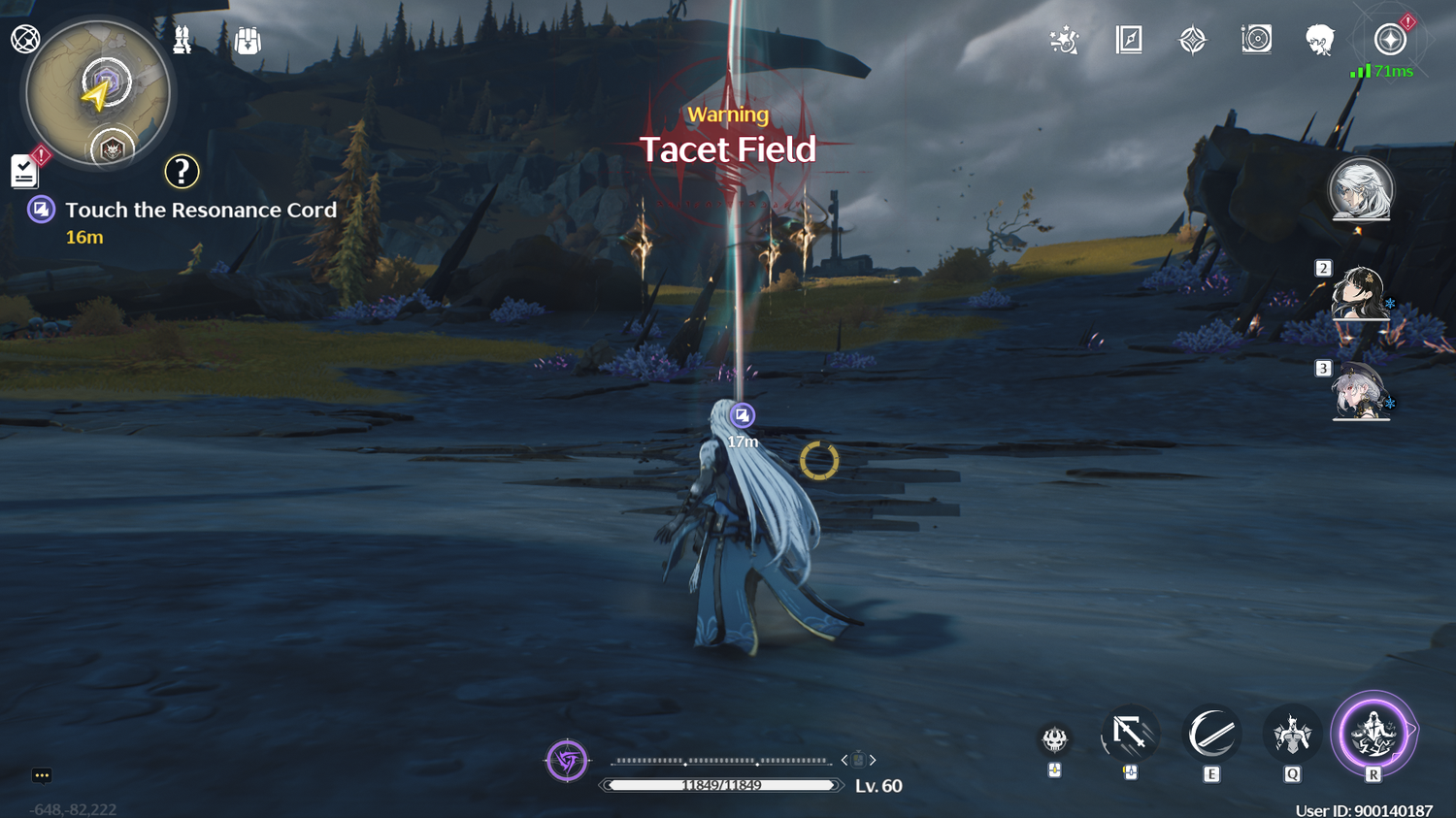Trigger the Resonance Liberation icon labeled Q
Viewport: 1456px width, 818px height.
(1292, 735)
